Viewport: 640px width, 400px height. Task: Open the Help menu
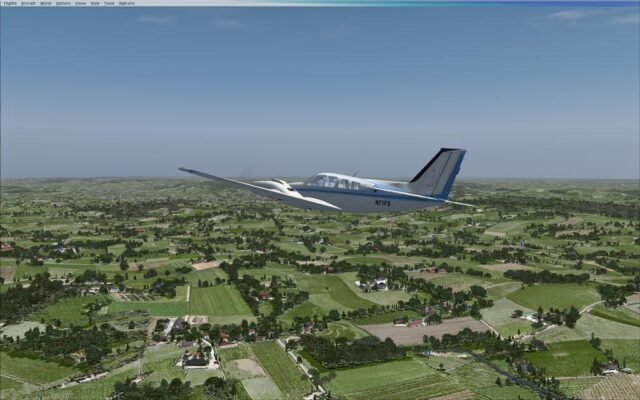[95, 3]
